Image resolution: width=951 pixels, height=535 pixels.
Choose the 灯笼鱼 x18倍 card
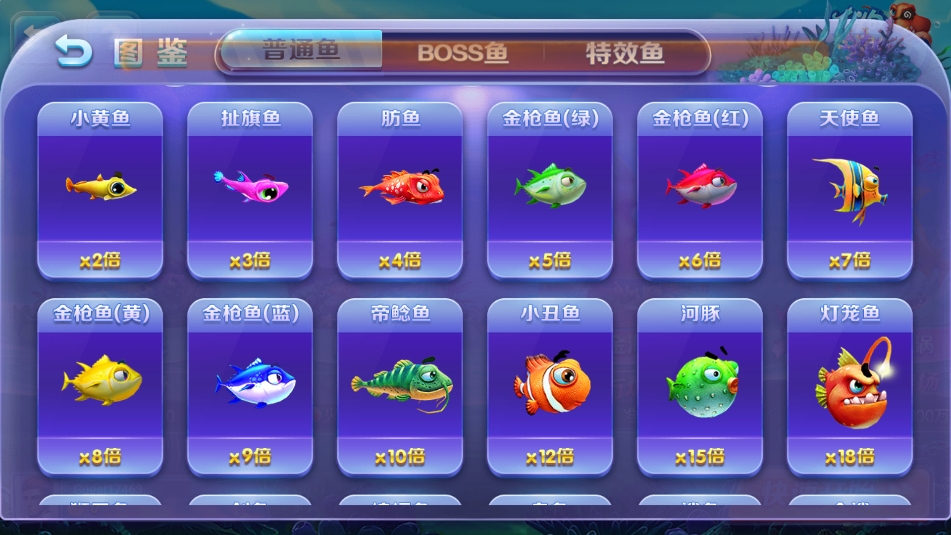click(x=850, y=386)
